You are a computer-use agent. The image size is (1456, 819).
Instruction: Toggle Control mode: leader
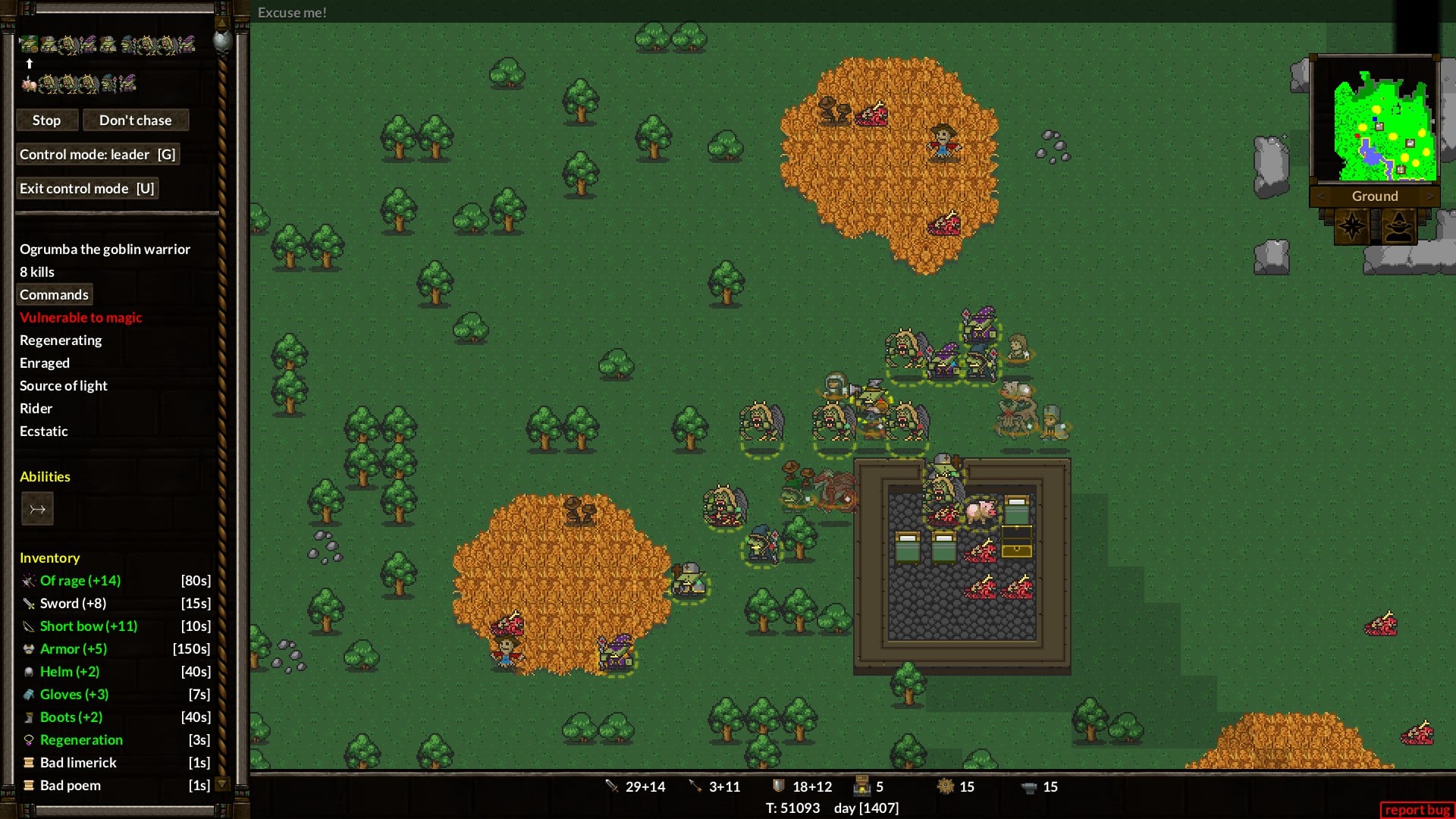point(97,155)
